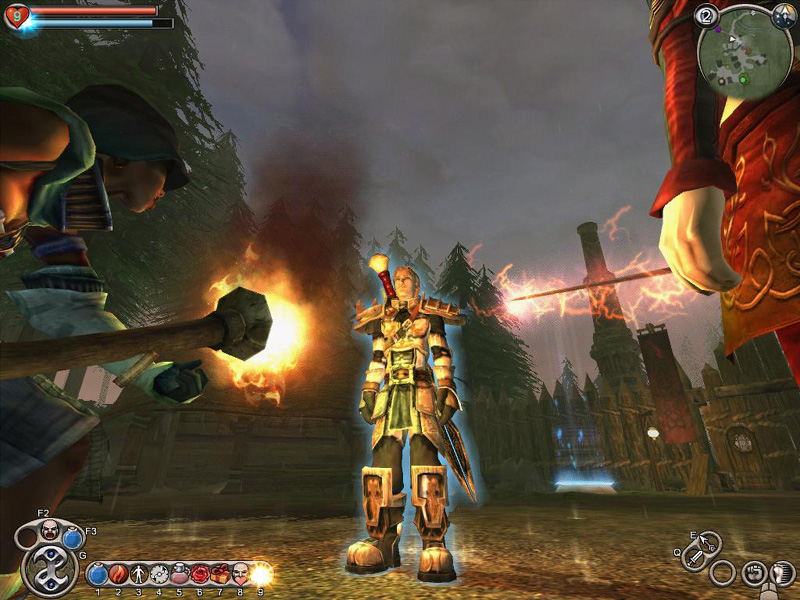Screen dimensions: 800x600
Task: Use the blue potion above the guild seal
Action: click(x=72, y=538)
